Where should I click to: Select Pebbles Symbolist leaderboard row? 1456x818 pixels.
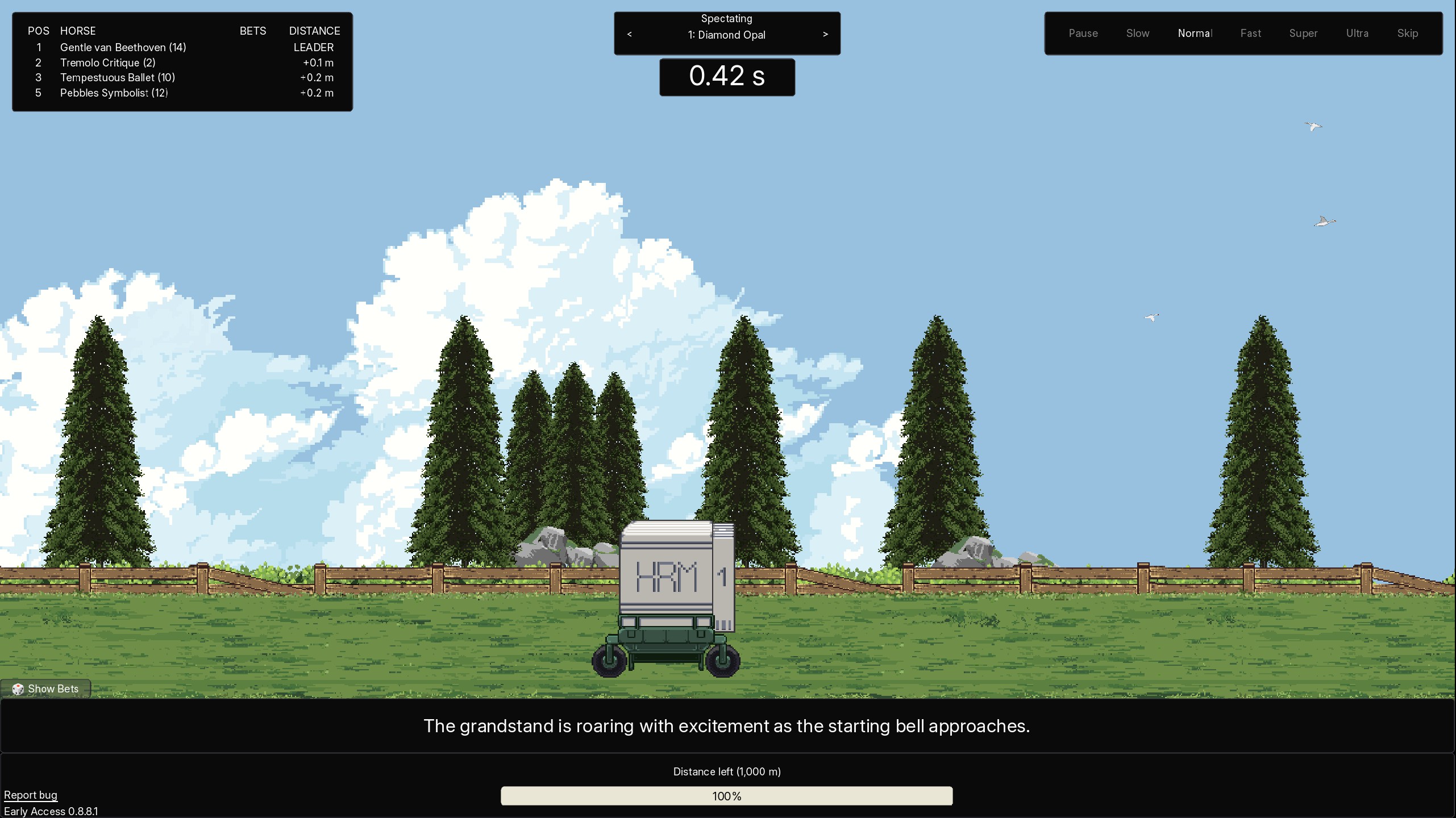pos(114,93)
